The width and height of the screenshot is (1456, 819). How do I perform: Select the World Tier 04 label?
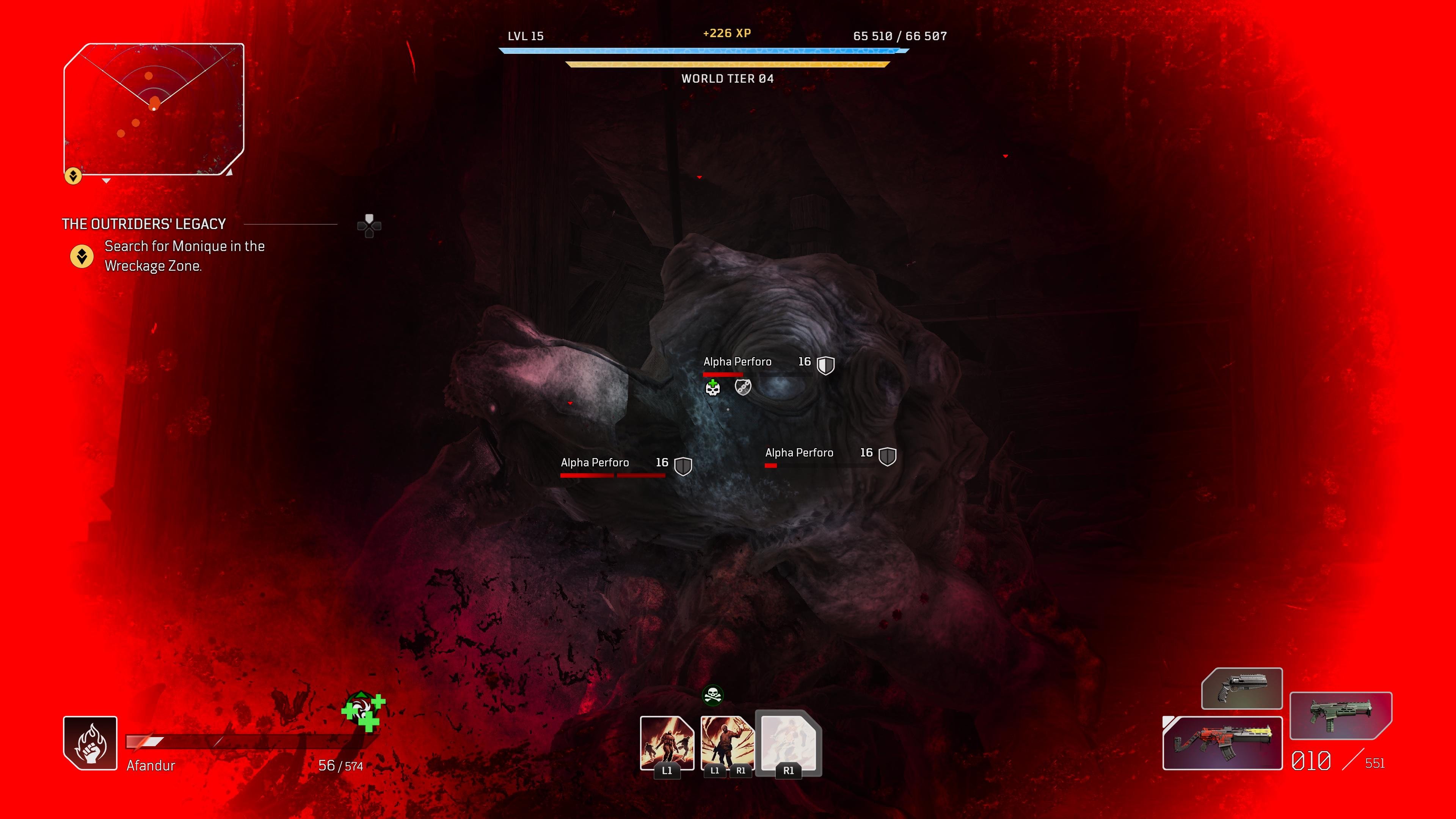[x=728, y=79]
